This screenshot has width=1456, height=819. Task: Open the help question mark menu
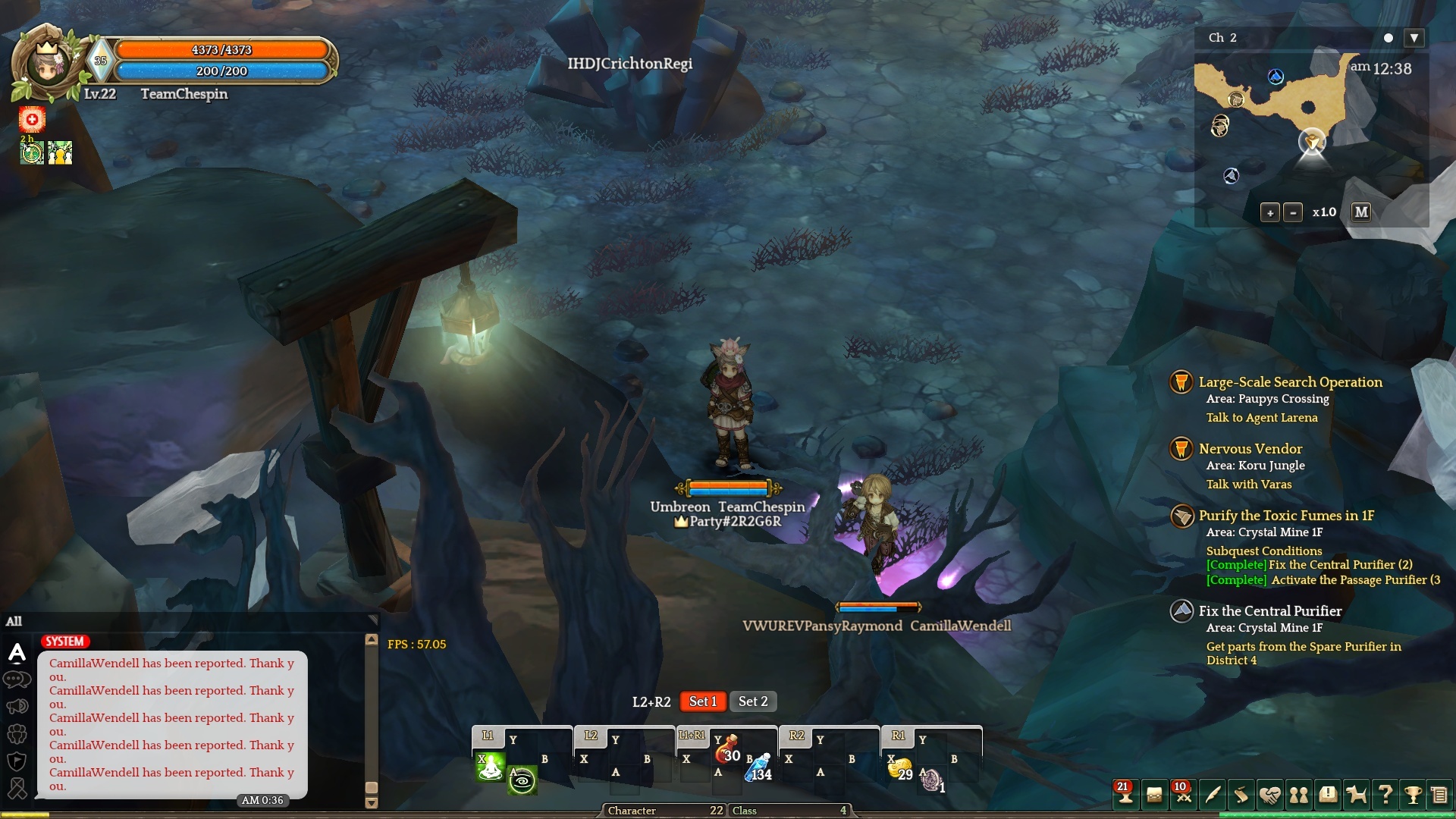click(1385, 795)
